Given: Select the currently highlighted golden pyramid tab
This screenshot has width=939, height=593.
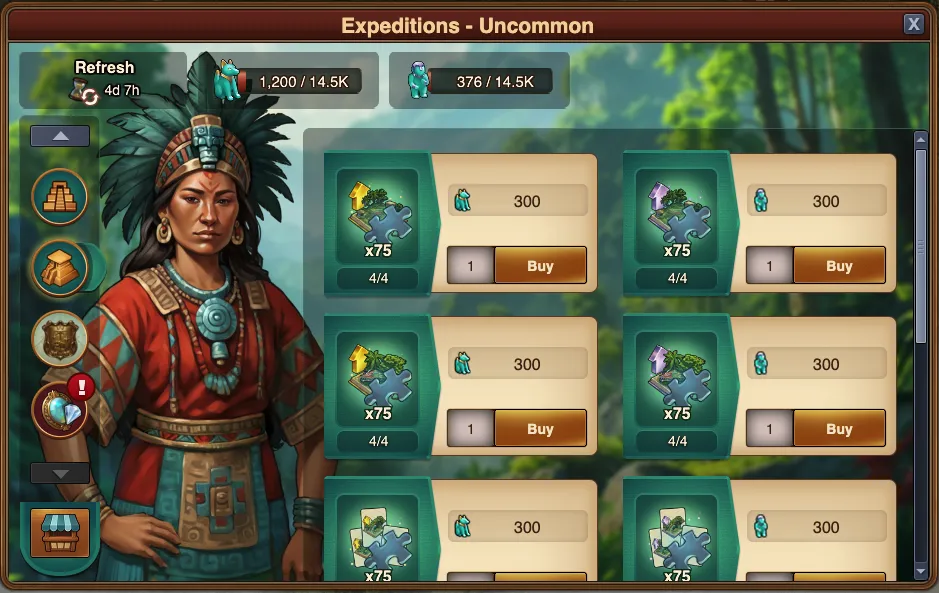Looking at the screenshot, I should tap(60, 267).
